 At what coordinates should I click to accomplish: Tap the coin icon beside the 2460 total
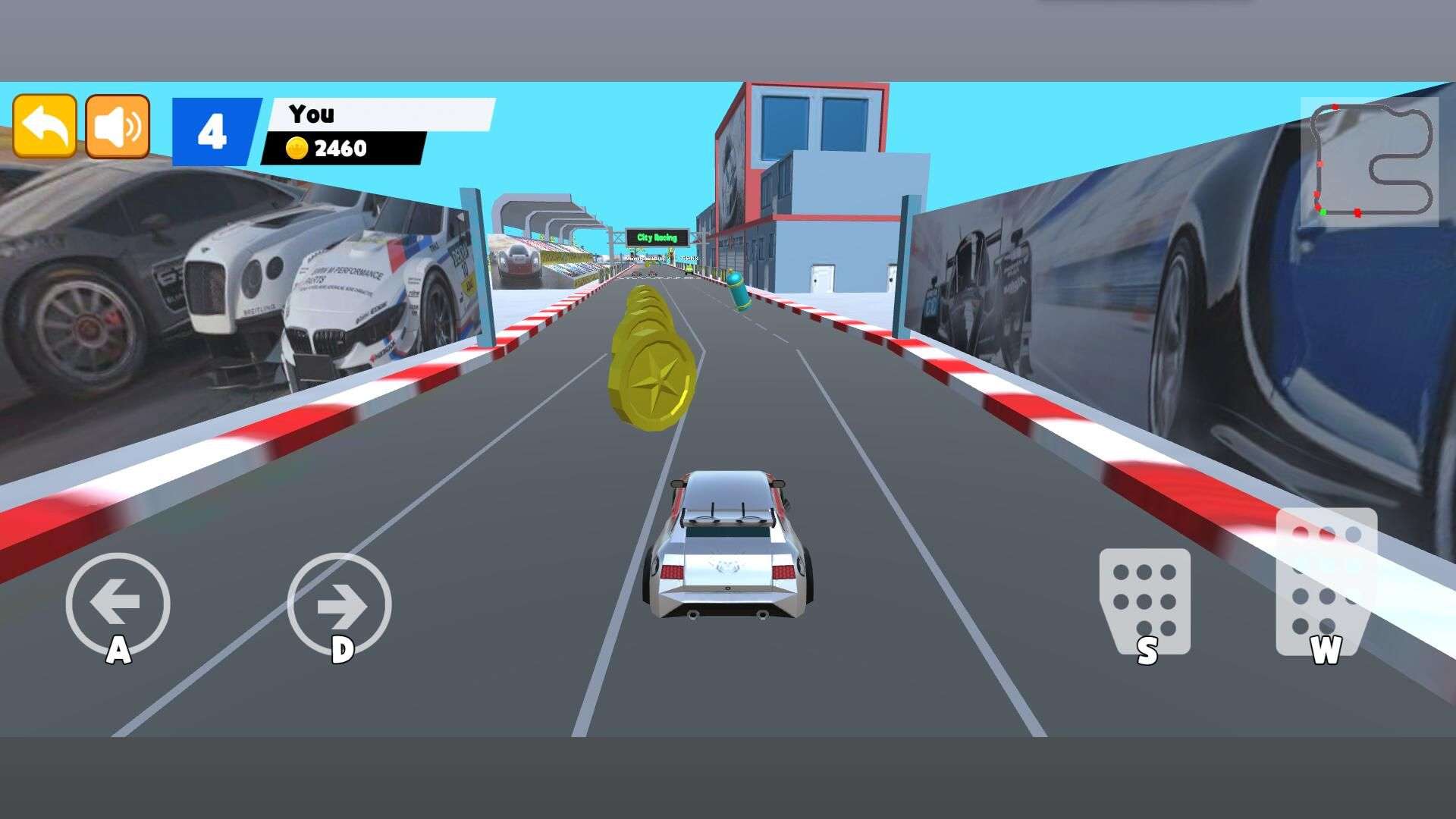[296, 149]
